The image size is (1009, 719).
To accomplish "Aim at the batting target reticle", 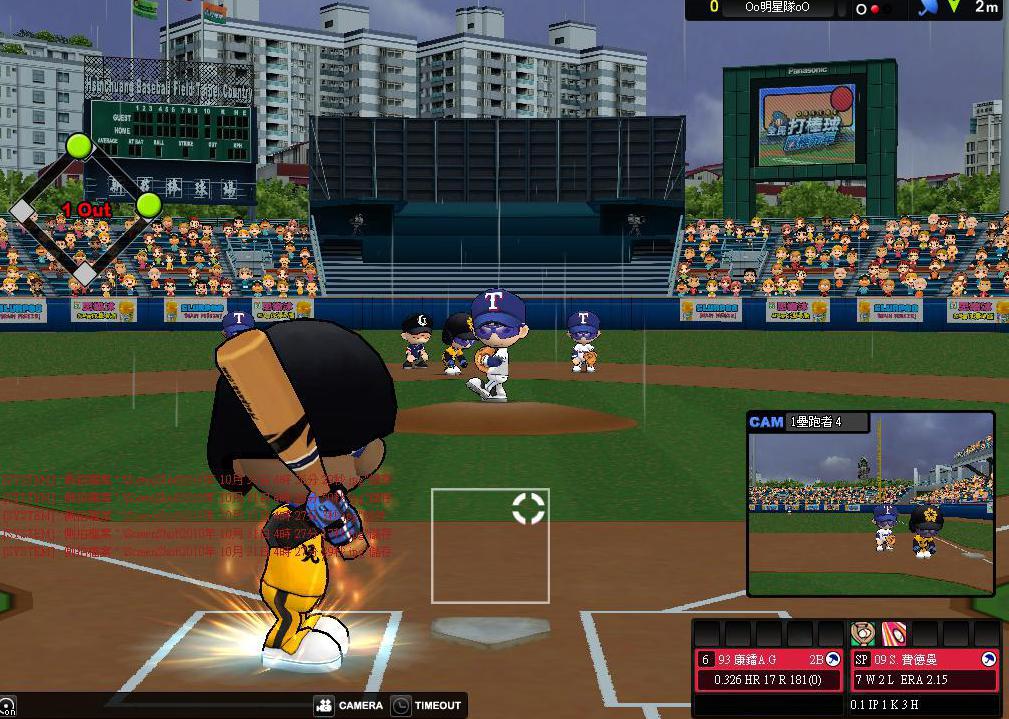I will point(528,507).
